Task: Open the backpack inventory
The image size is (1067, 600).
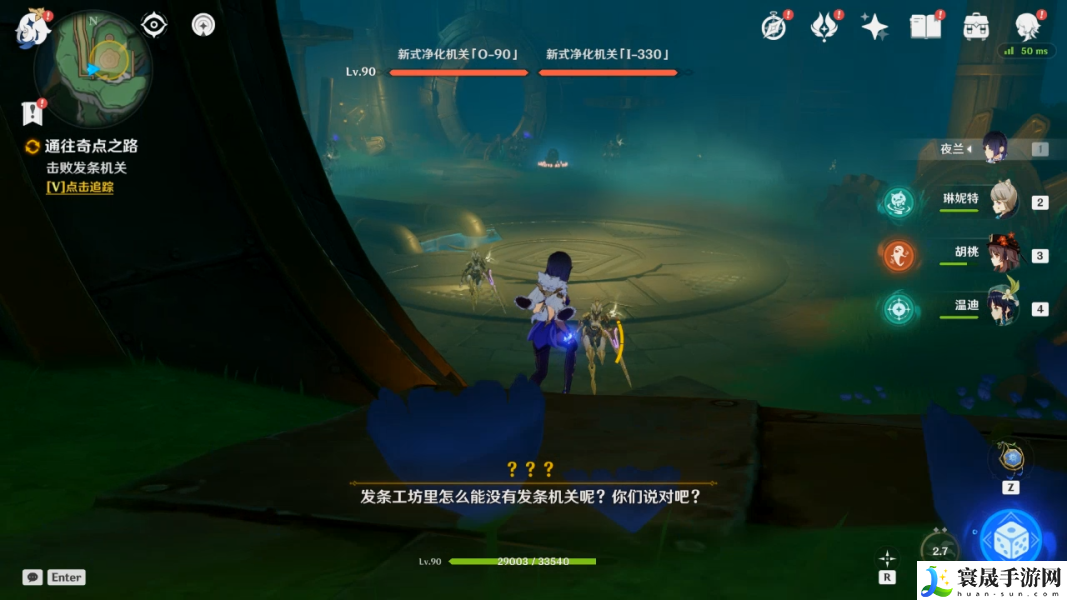Action: tap(976, 27)
